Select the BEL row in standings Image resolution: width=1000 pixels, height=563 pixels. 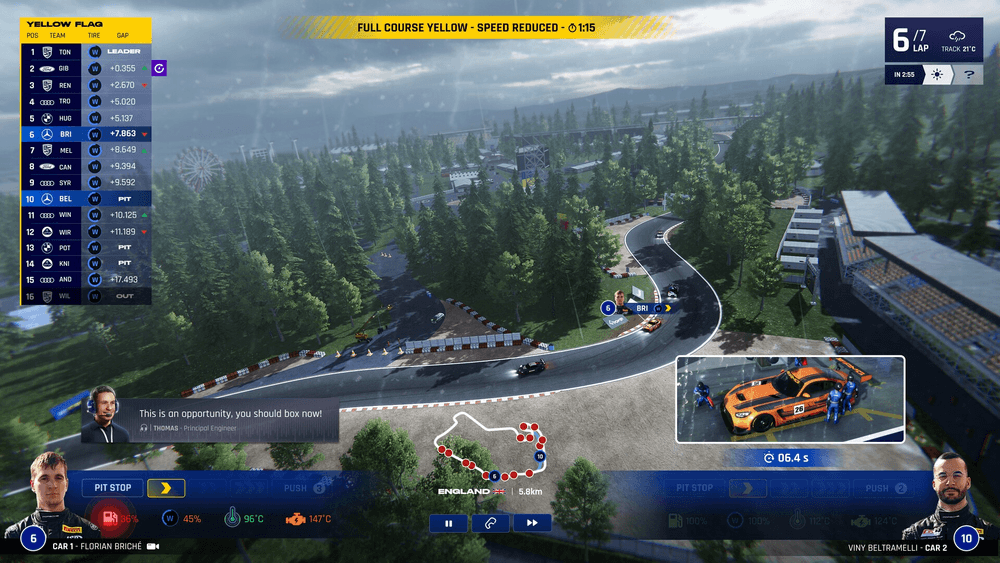tap(86, 199)
